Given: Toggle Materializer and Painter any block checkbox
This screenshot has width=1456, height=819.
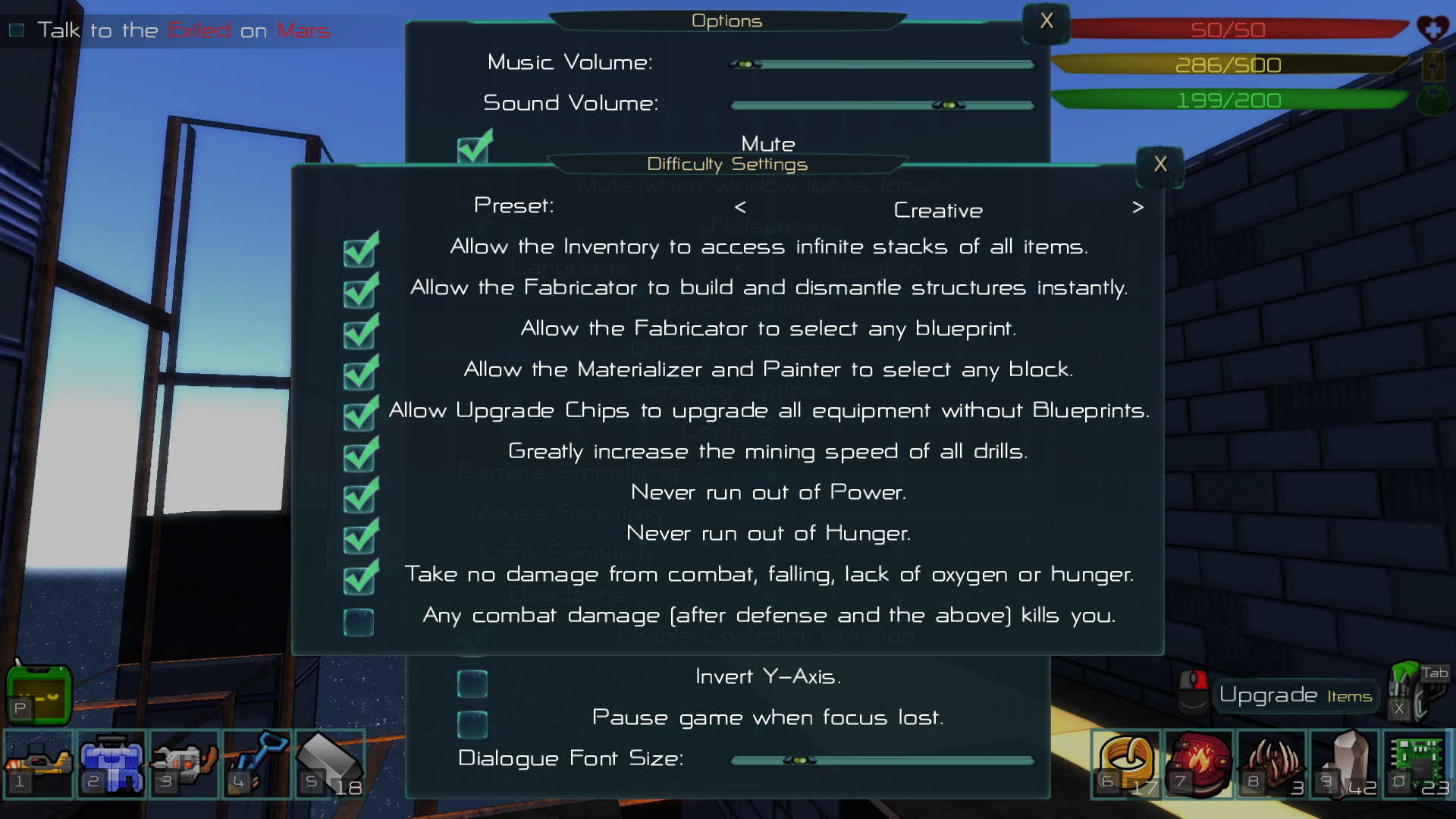Looking at the screenshot, I should click(359, 374).
